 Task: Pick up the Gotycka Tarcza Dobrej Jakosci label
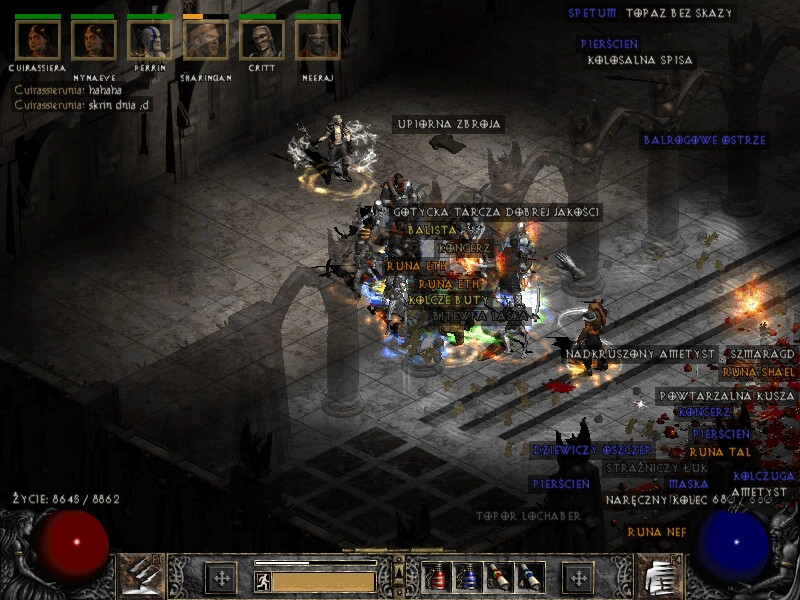[x=496, y=212]
